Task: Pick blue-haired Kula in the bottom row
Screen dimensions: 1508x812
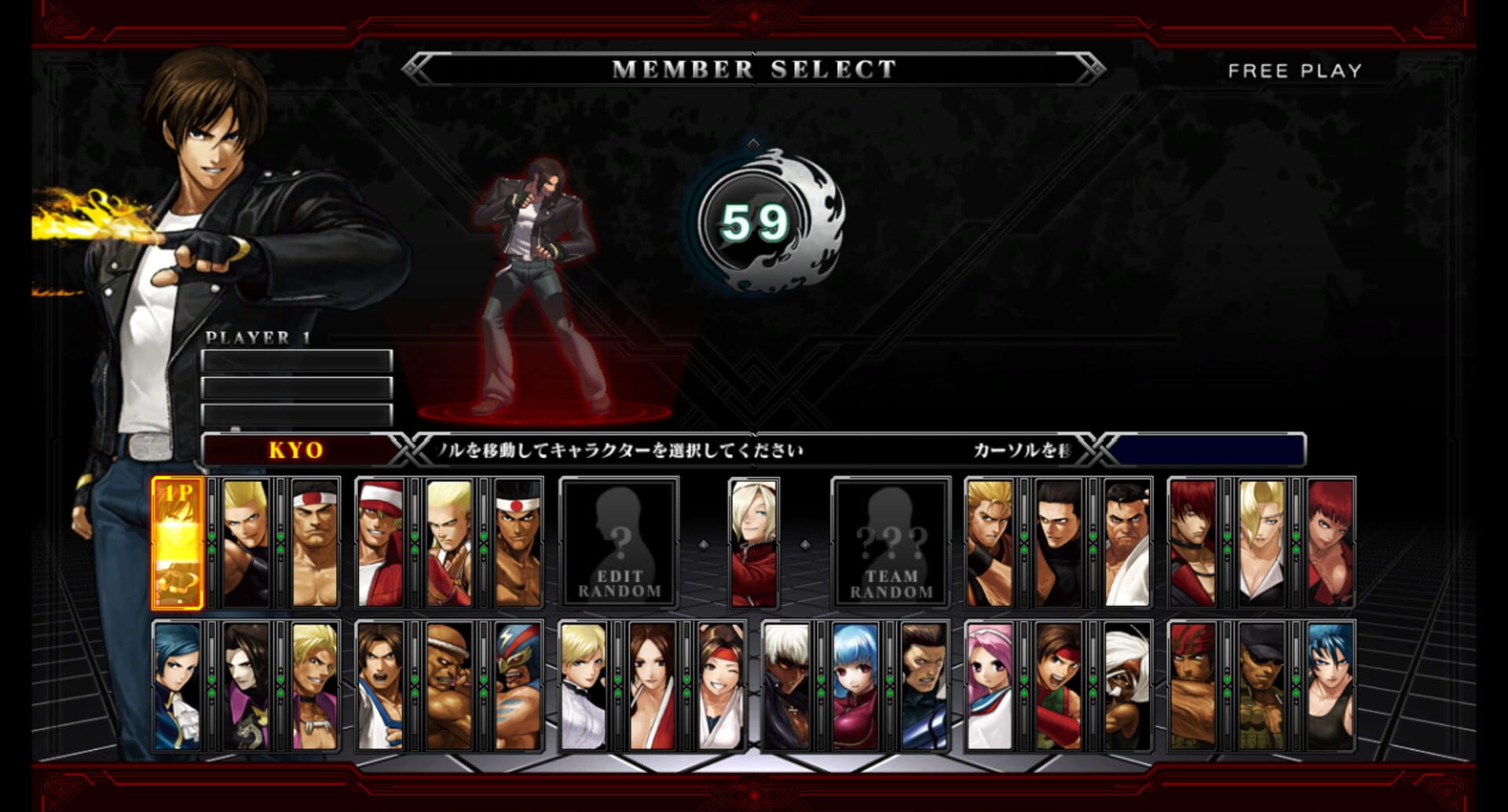Action: [855, 686]
